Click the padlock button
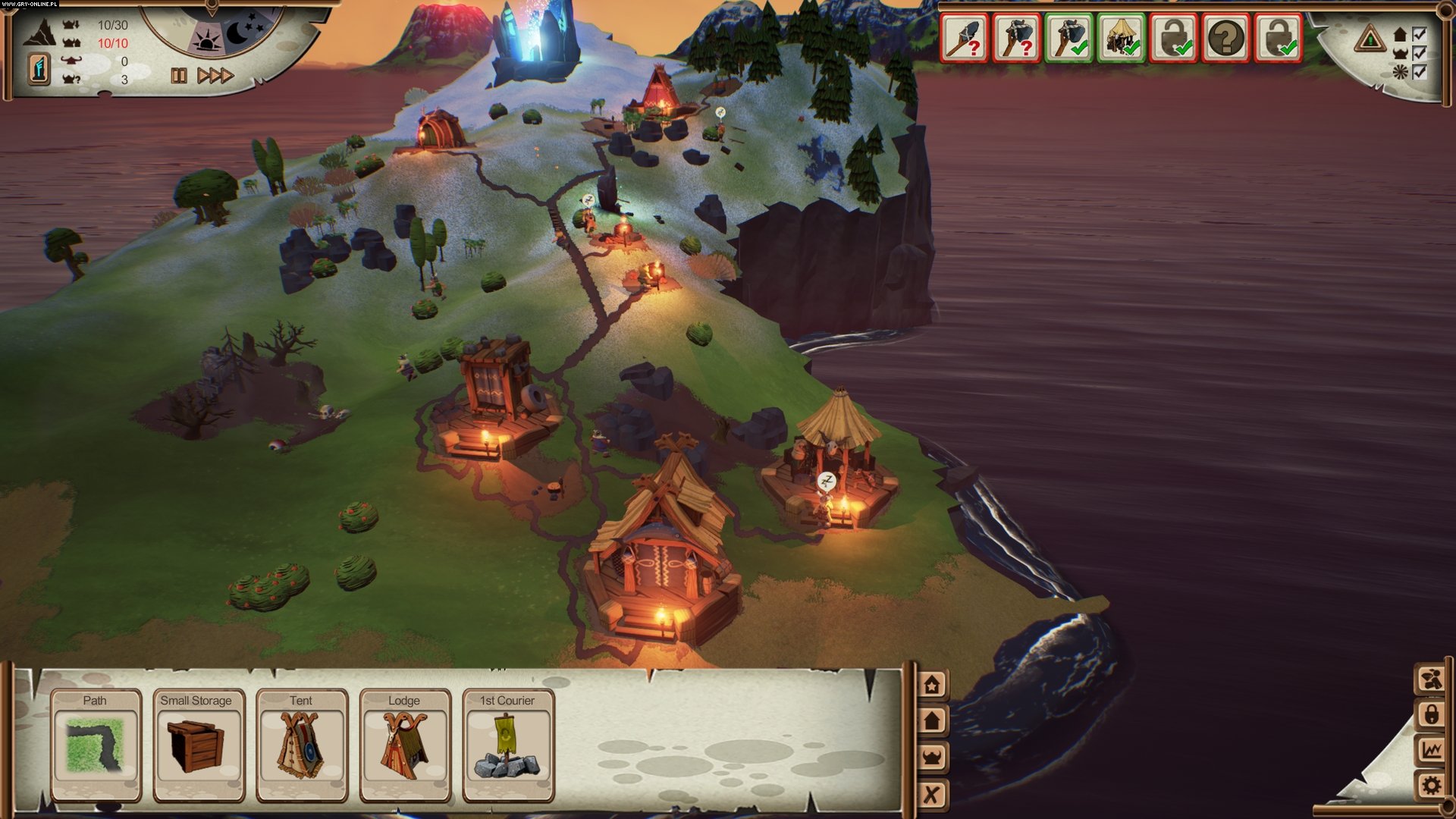The height and width of the screenshot is (819, 1456). coord(1431,714)
